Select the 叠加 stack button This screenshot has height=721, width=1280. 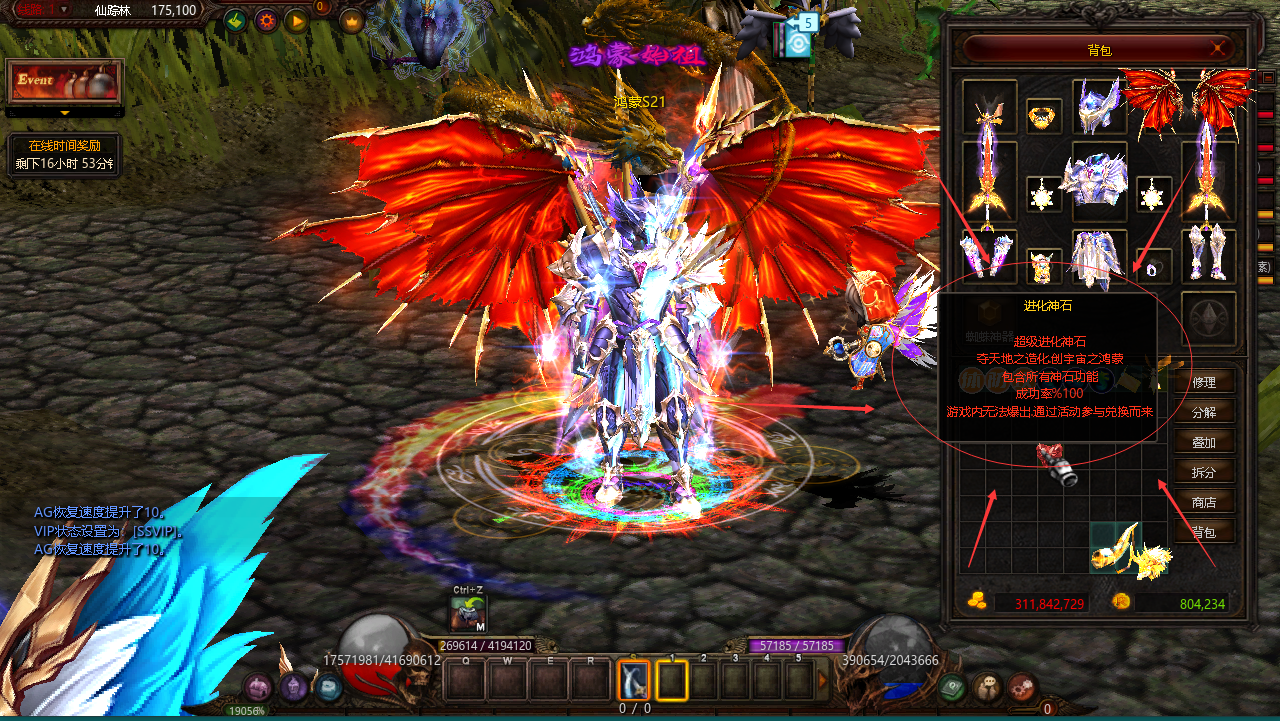(1203, 442)
